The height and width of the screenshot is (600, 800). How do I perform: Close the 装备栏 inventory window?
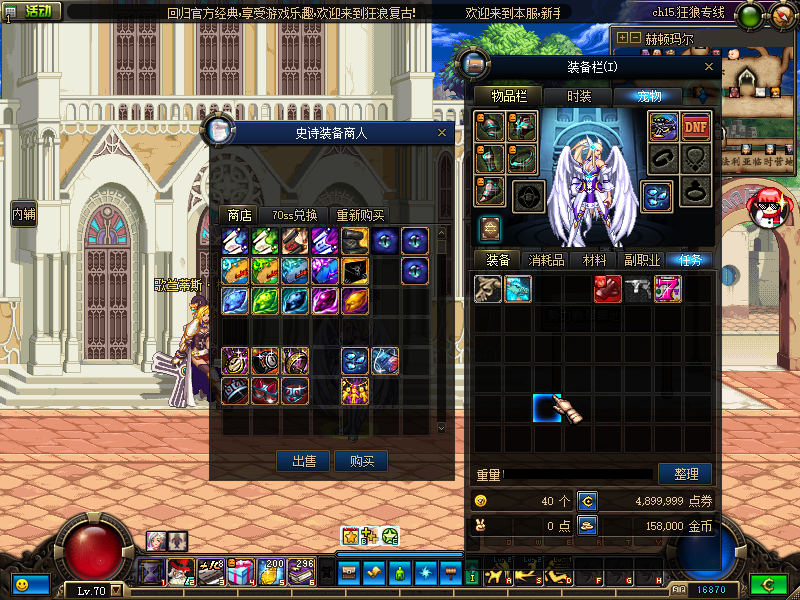click(709, 67)
